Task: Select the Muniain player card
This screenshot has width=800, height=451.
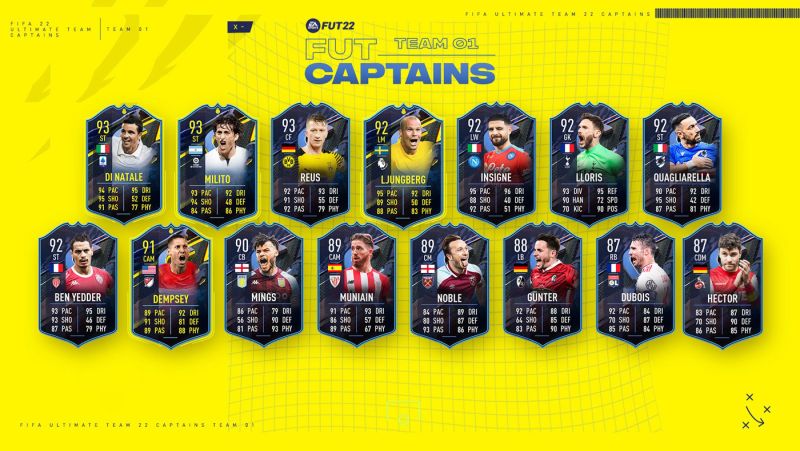Action: point(355,283)
